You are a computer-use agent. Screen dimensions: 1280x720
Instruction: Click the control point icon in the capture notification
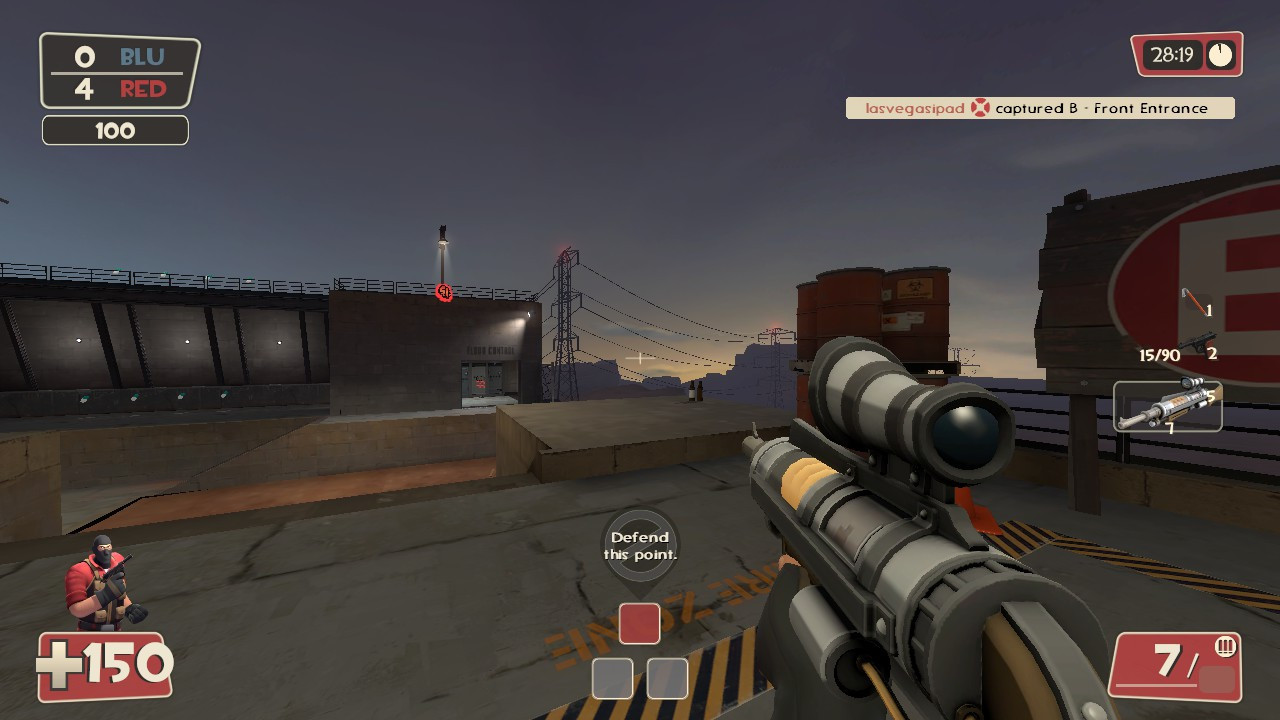pyautogui.click(x=981, y=108)
